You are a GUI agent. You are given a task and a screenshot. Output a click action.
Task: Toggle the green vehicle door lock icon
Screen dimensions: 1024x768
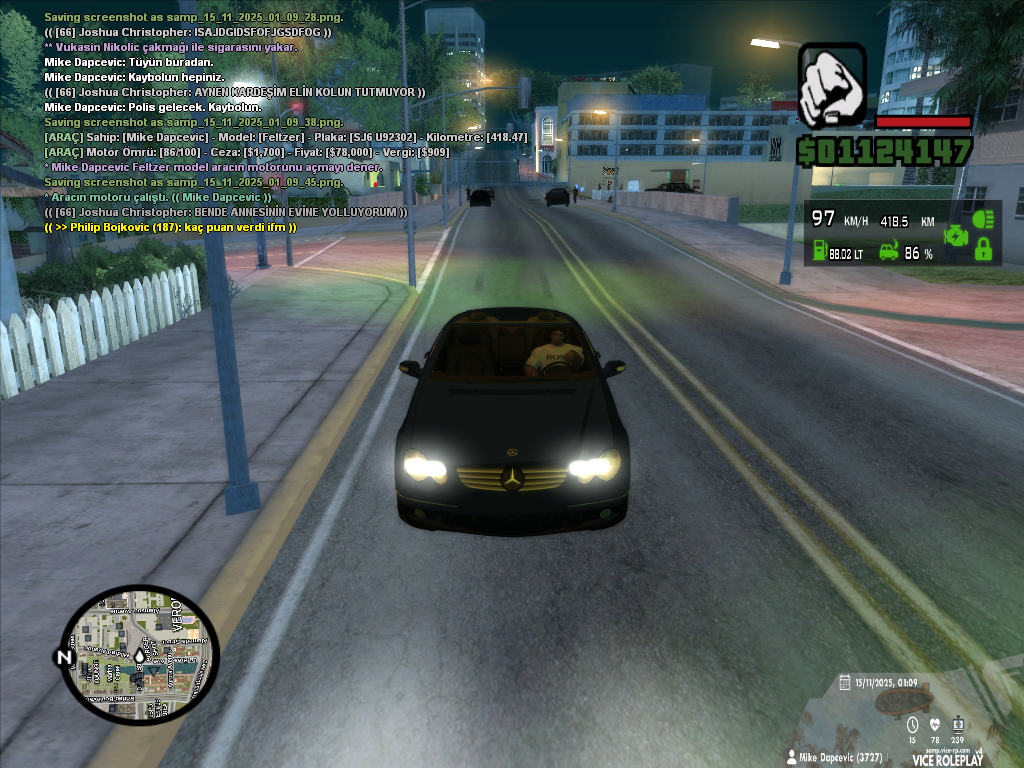(x=983, y=250)
